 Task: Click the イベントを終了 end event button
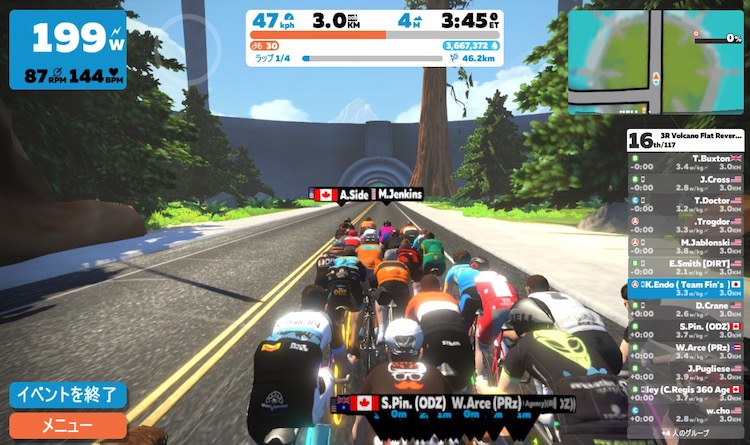coord(68,395)
